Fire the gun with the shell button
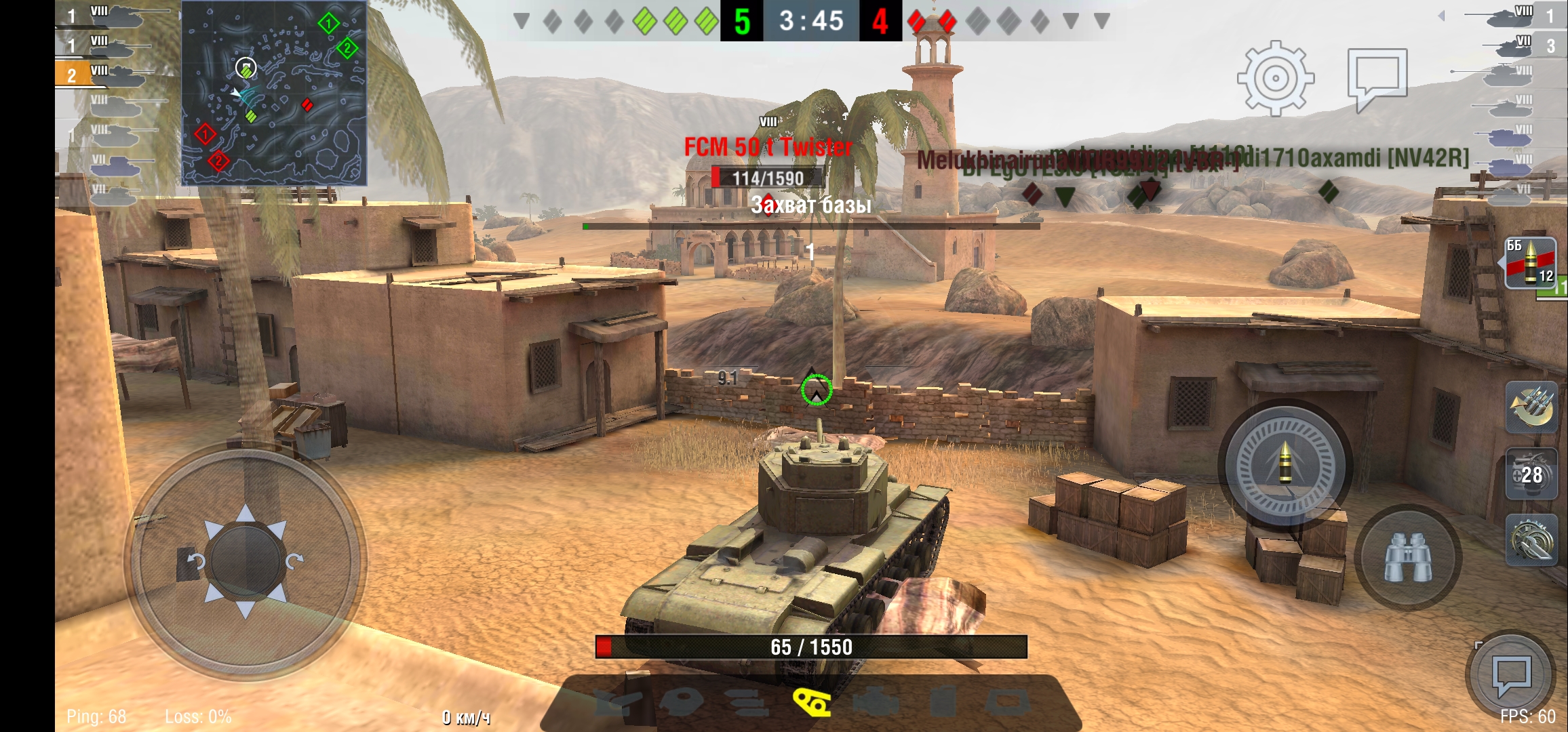Image resolution: width=1568 pixels, height=732 pixels. point(1285,466)
